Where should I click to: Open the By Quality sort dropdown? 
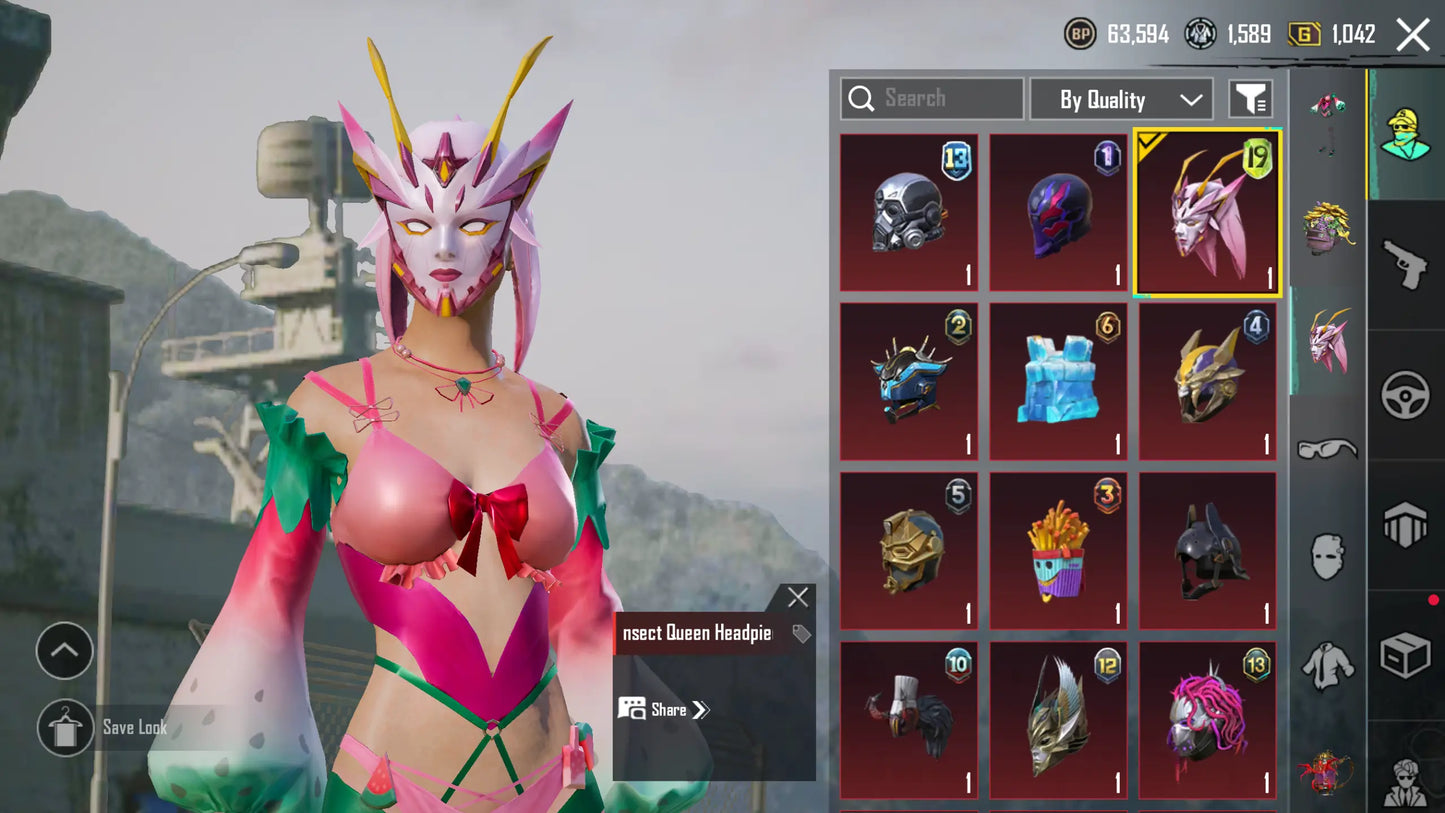(x=1121, y=99)
